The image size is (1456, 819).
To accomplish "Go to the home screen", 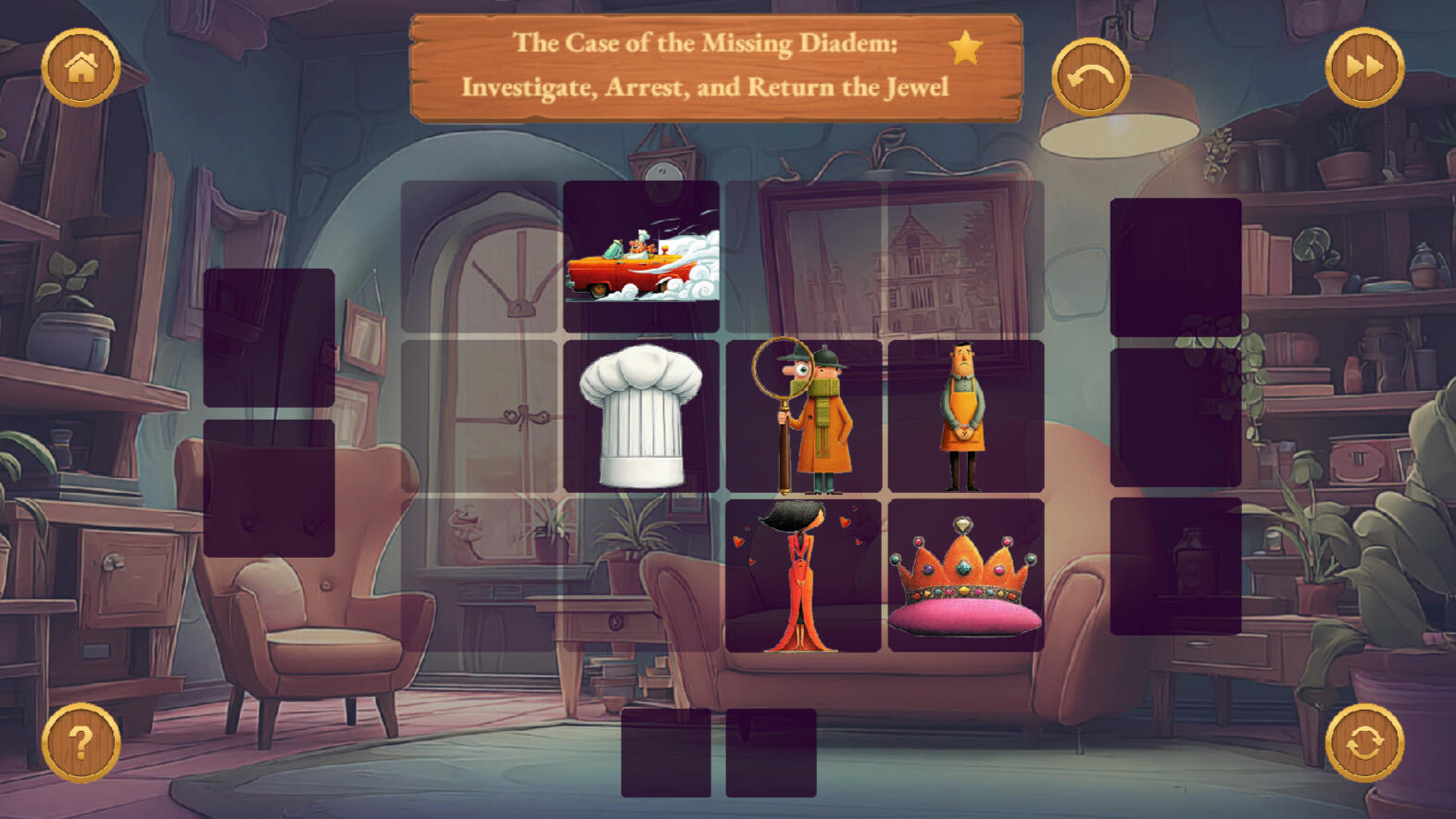I will 81,68.
